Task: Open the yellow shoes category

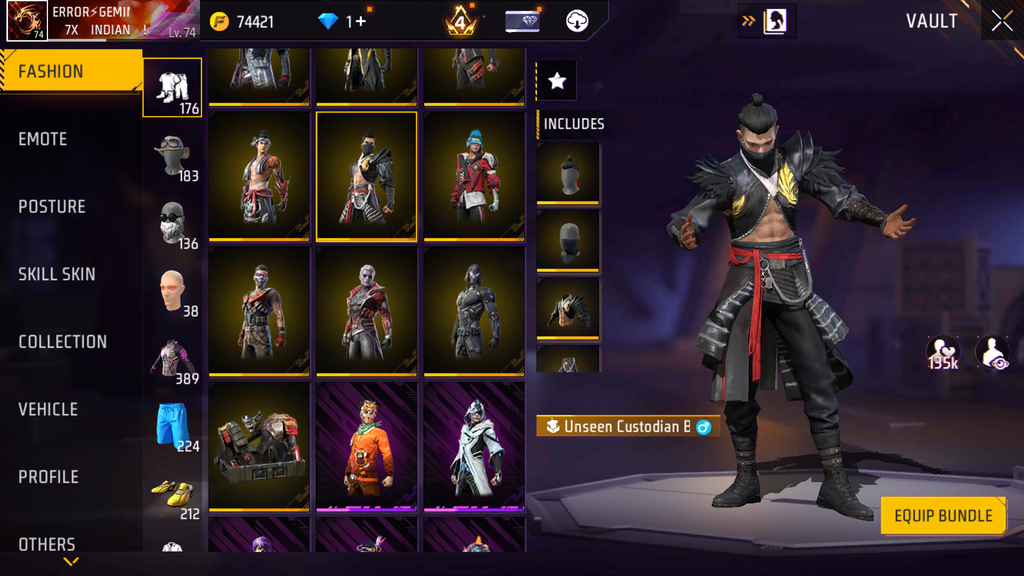Action: click(173, 494)
